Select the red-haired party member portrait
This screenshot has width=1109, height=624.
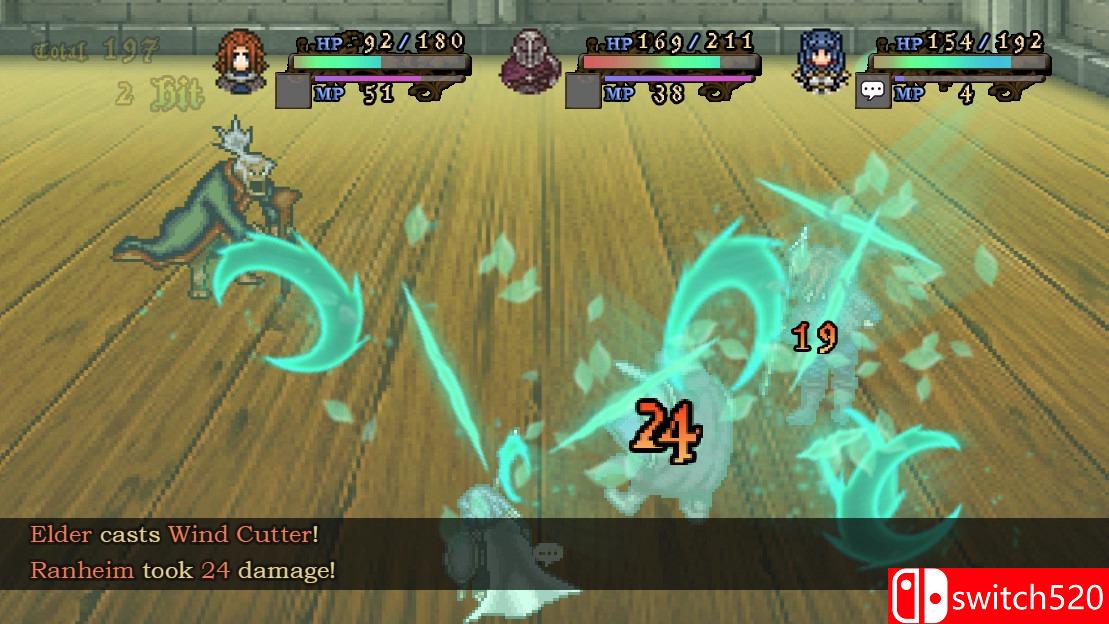pyautogui.click(x=240, y=60)
